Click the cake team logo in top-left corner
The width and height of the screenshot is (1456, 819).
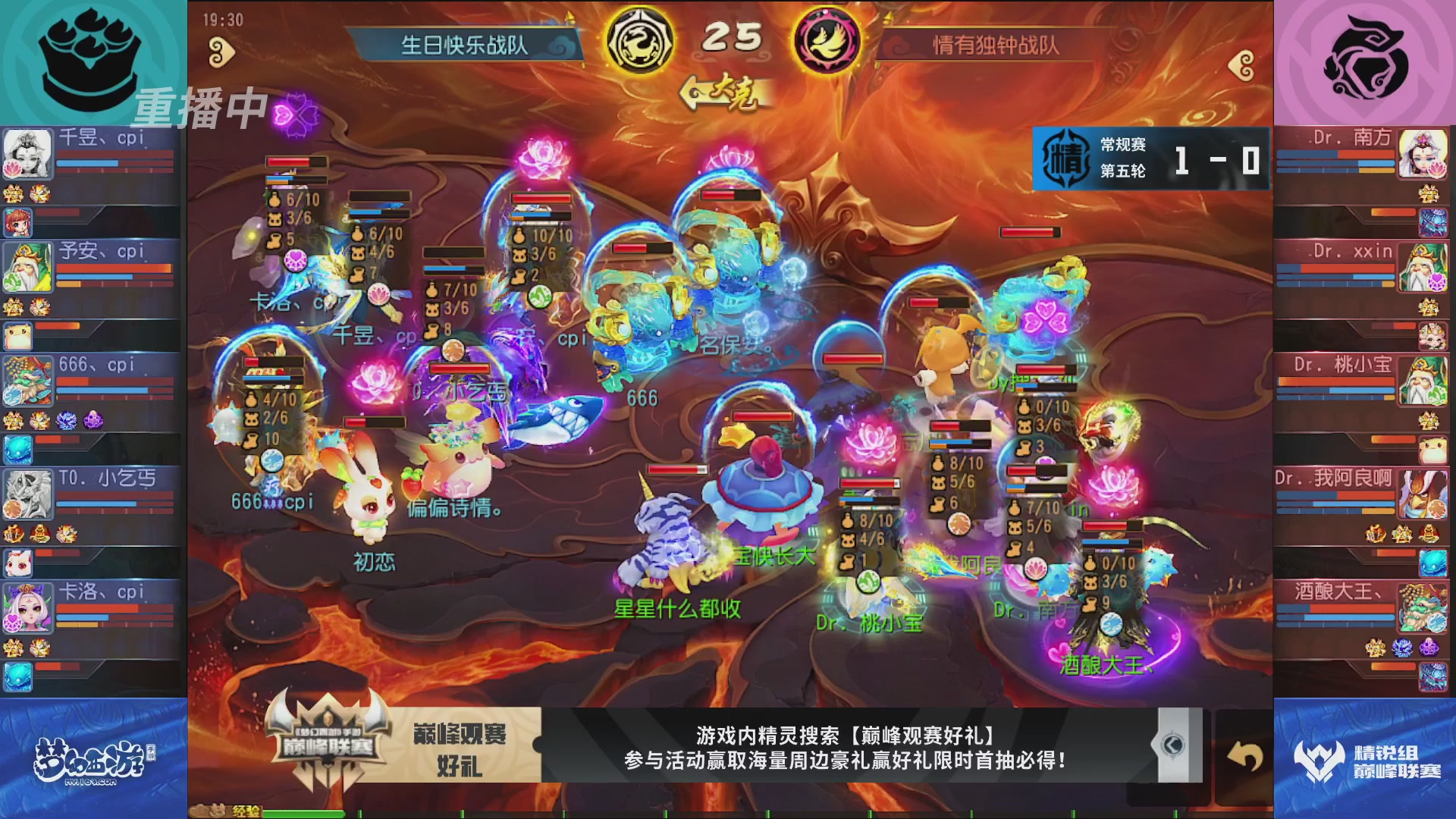point(91,61)
